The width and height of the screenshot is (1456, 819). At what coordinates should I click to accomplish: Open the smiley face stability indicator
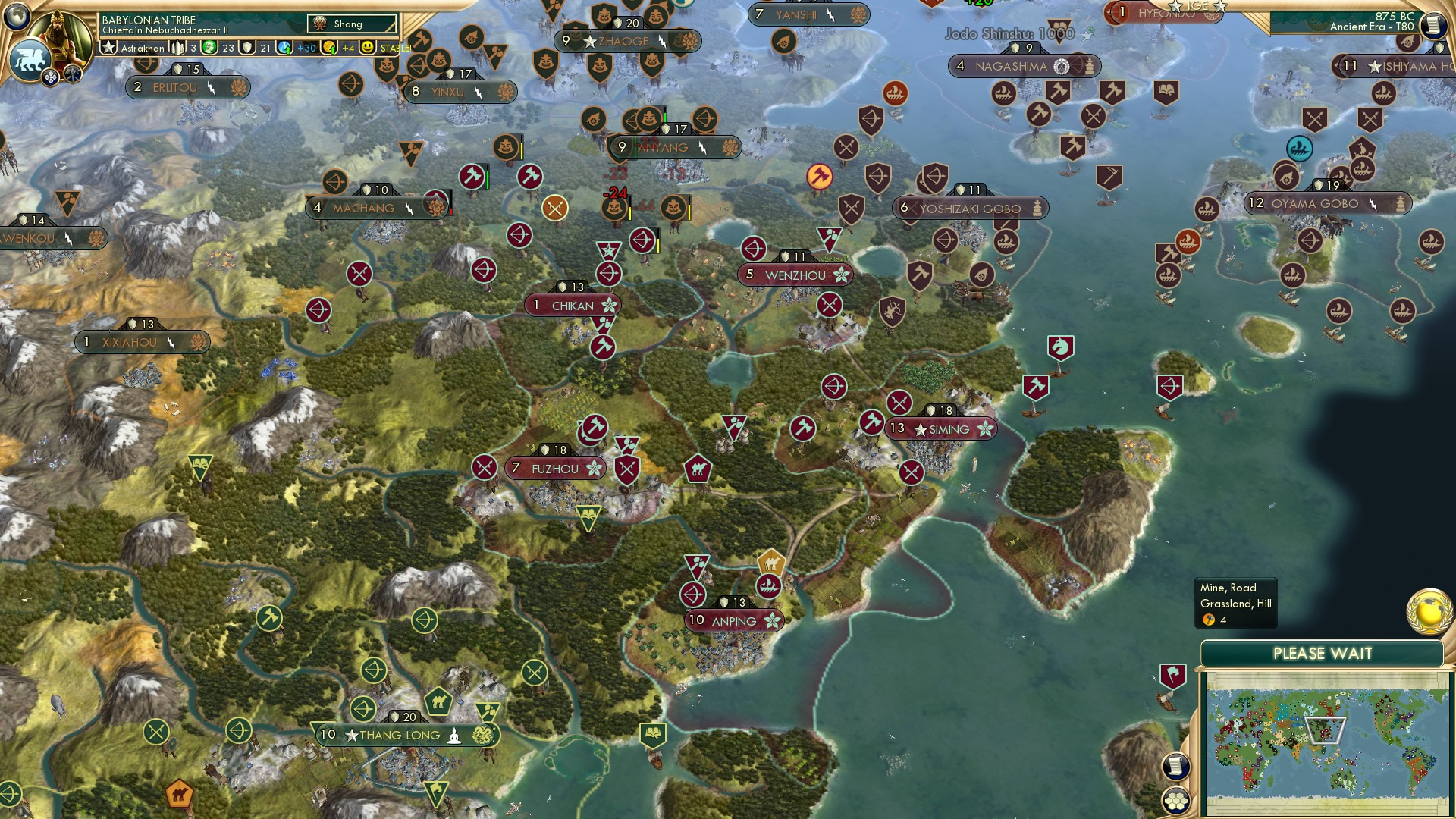(368, 48)
